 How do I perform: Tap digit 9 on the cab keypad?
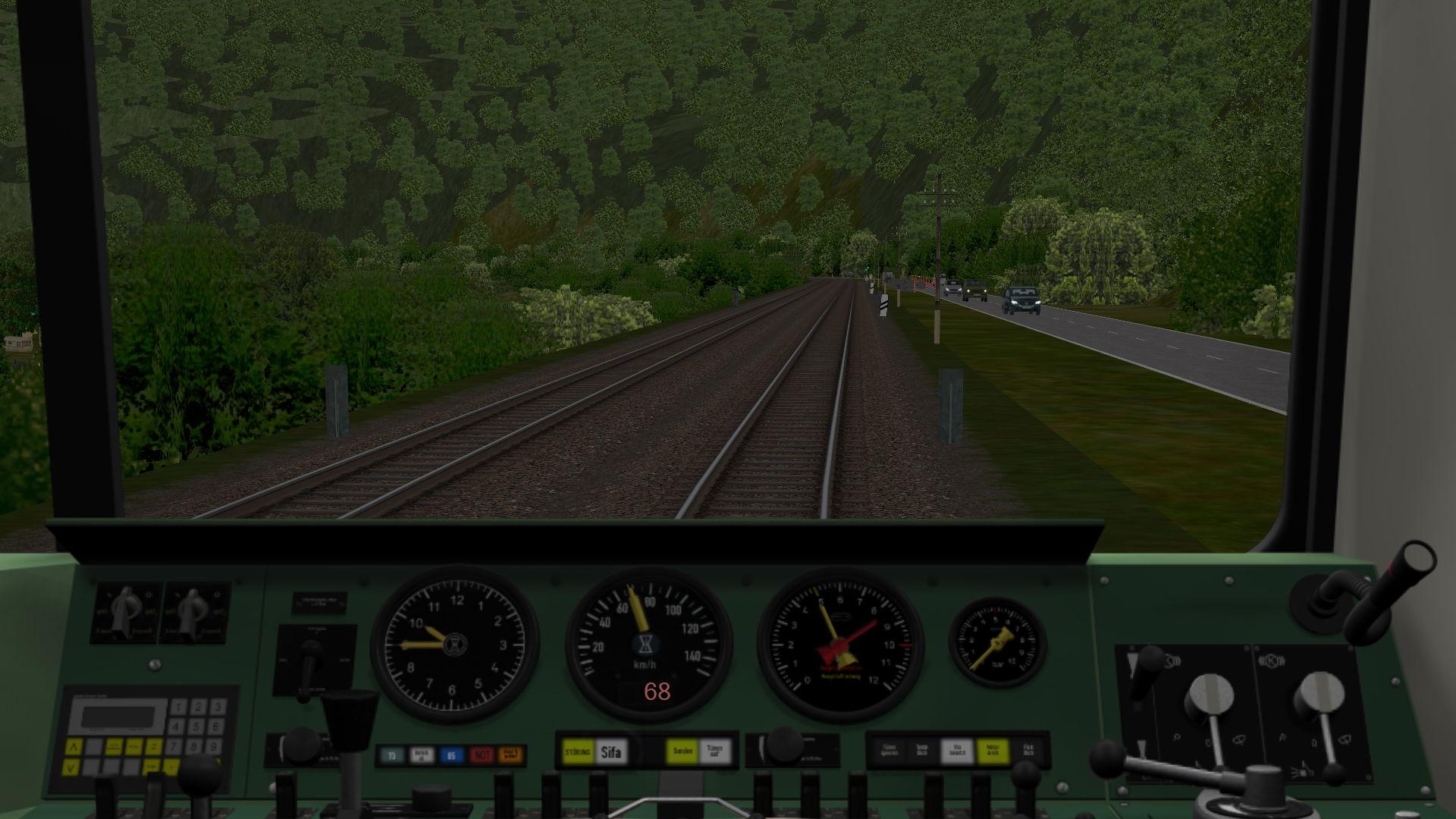(215, 746)
